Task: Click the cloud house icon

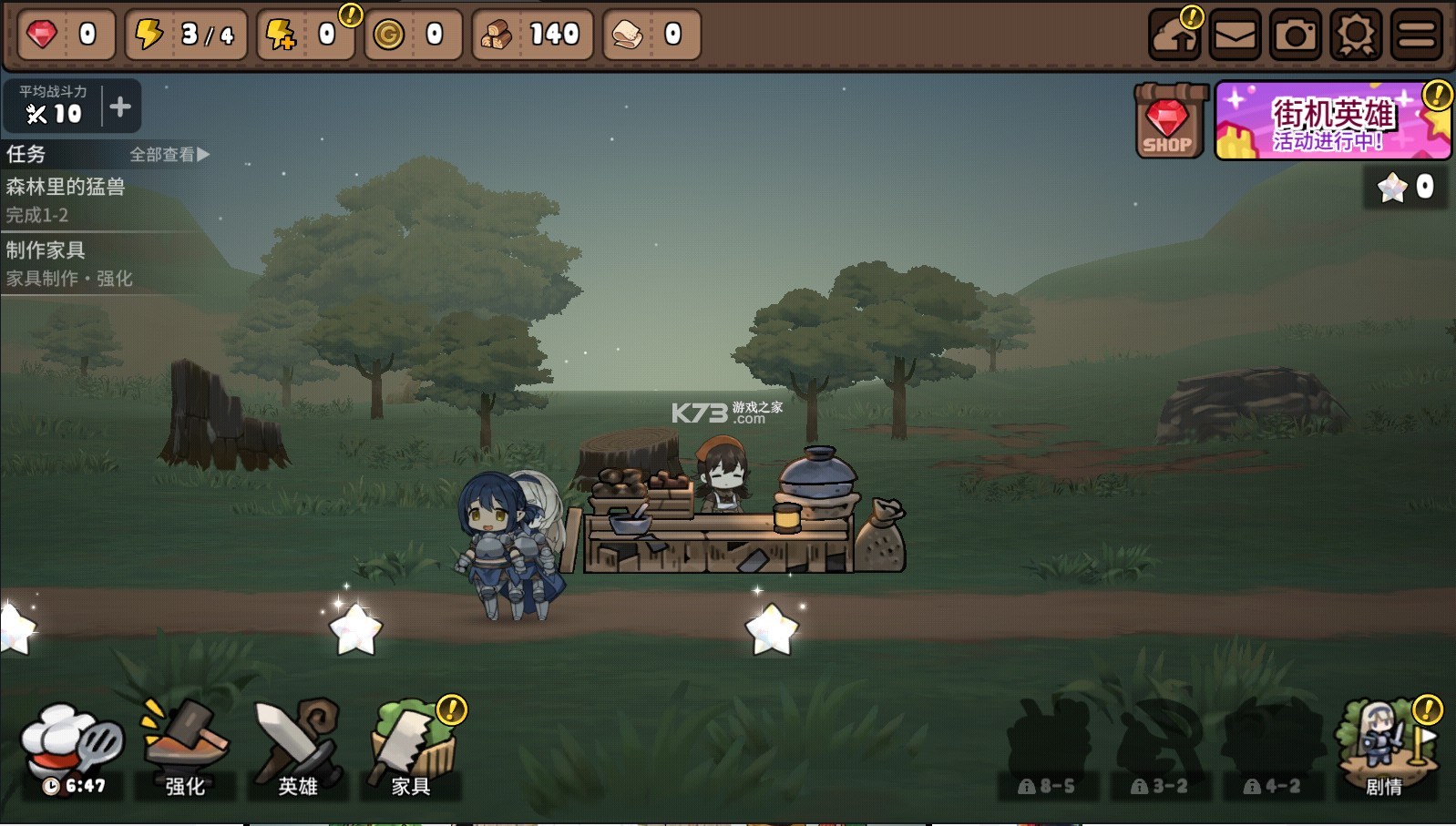Action: (1174, 36)
